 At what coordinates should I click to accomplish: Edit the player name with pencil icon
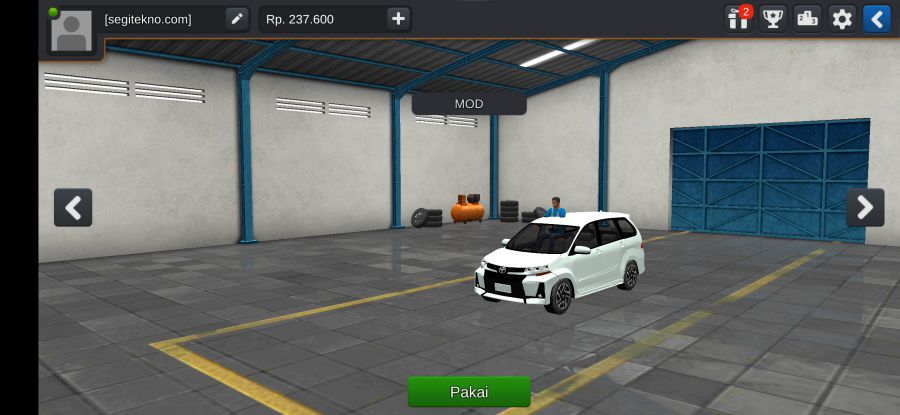[236, 19]
